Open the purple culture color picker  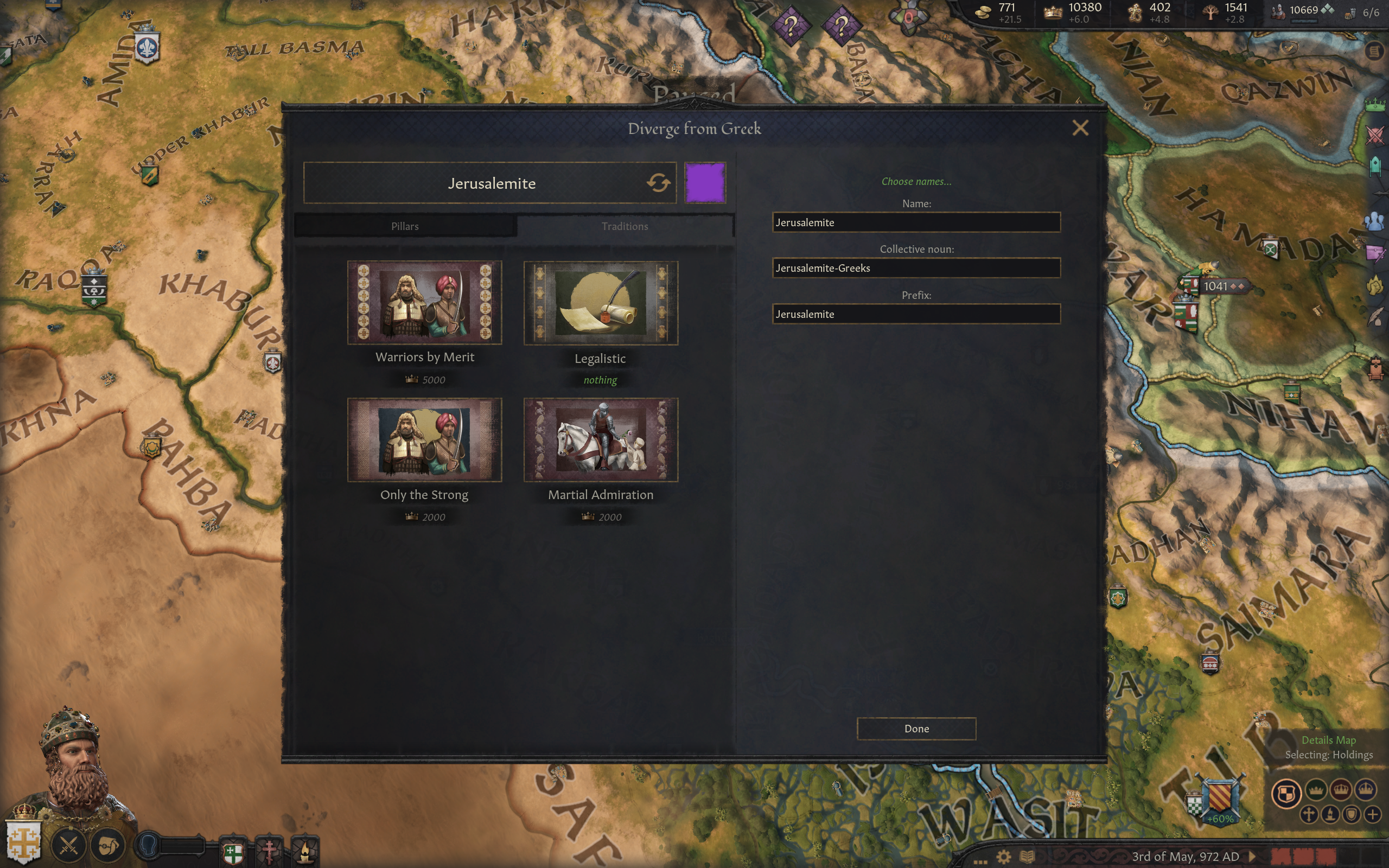(705, 183)
